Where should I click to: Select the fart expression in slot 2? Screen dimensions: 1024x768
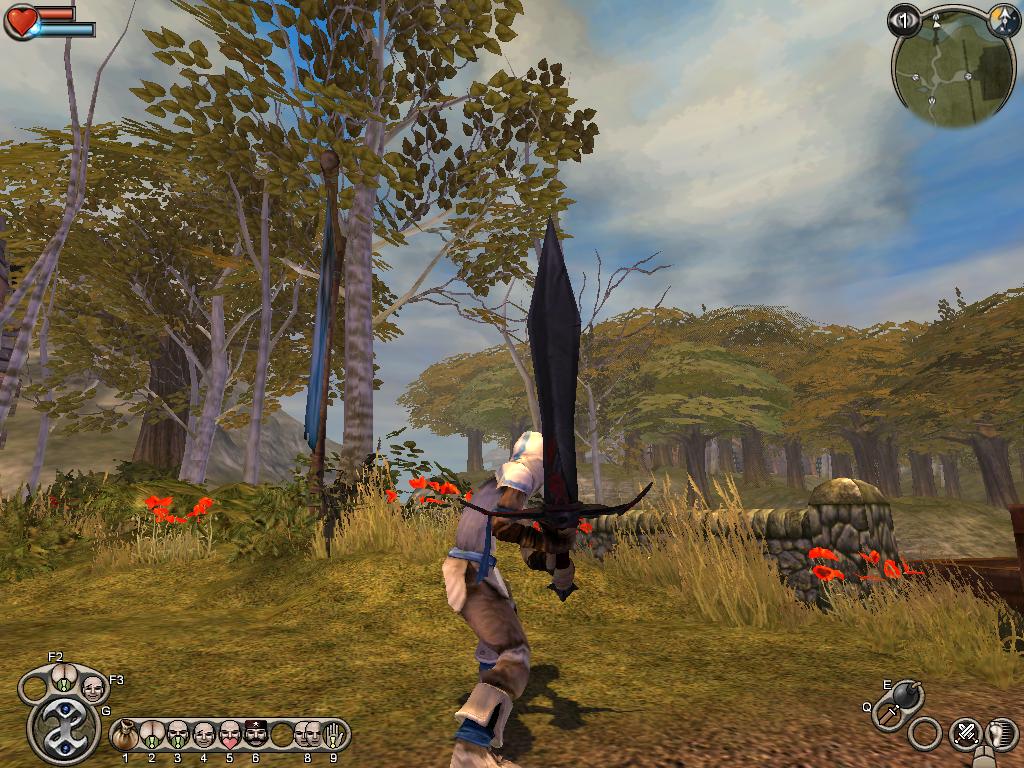[x=152, y=736]
